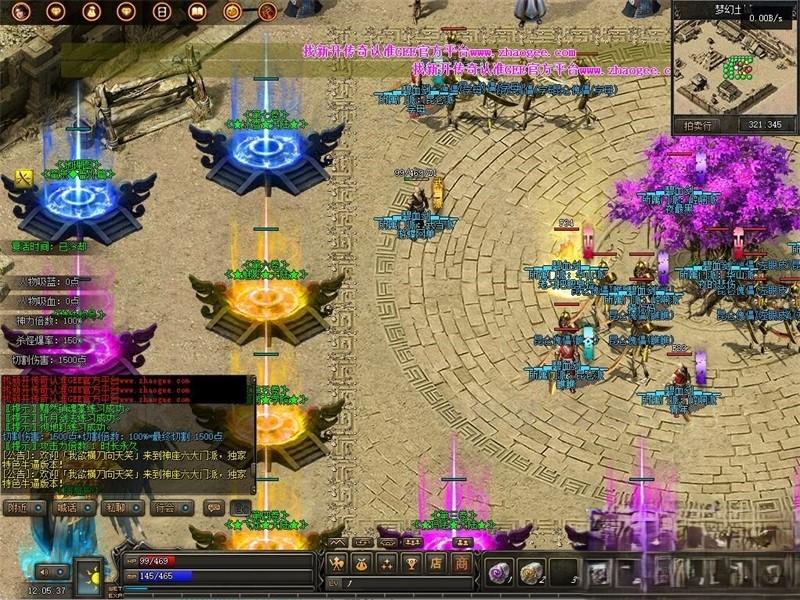Switch chat to 附近 channel
Viewport: 800px width, 600px height.
(x=22, y=508)
